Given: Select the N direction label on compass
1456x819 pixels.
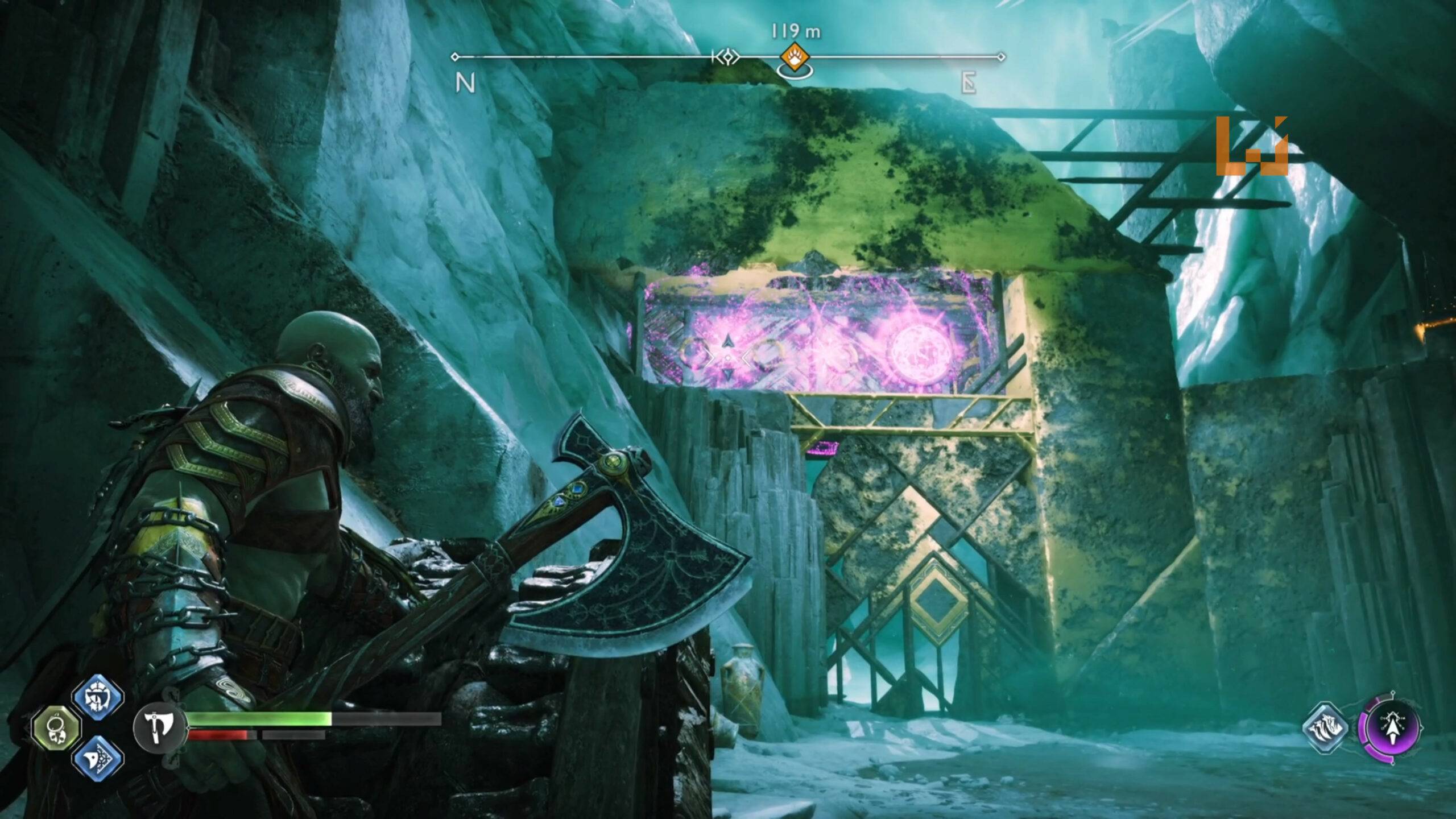Looking at the screenshot, I should click(x=466, y=84).
